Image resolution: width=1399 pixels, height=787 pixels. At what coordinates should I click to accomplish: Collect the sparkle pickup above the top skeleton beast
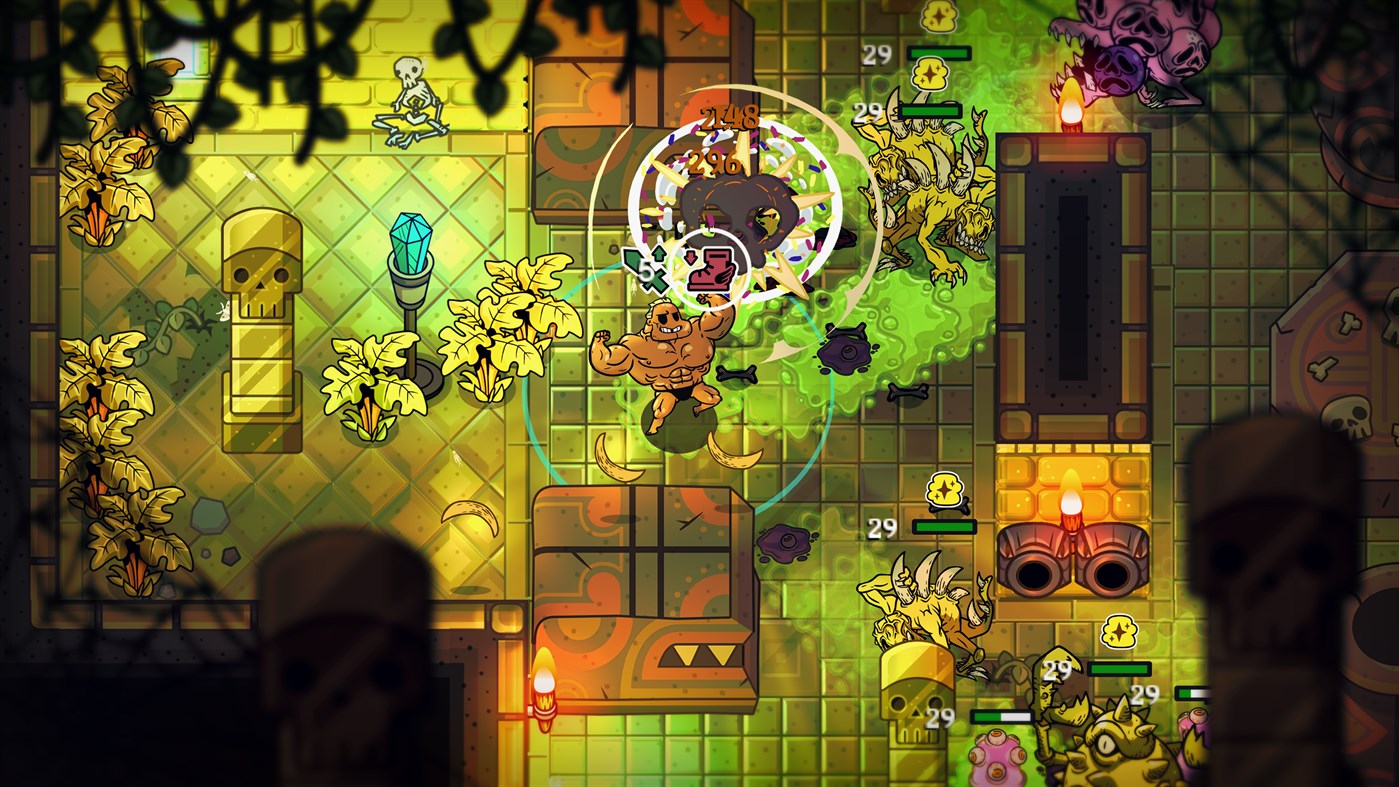pyautogui.click(x=932, y=72)
